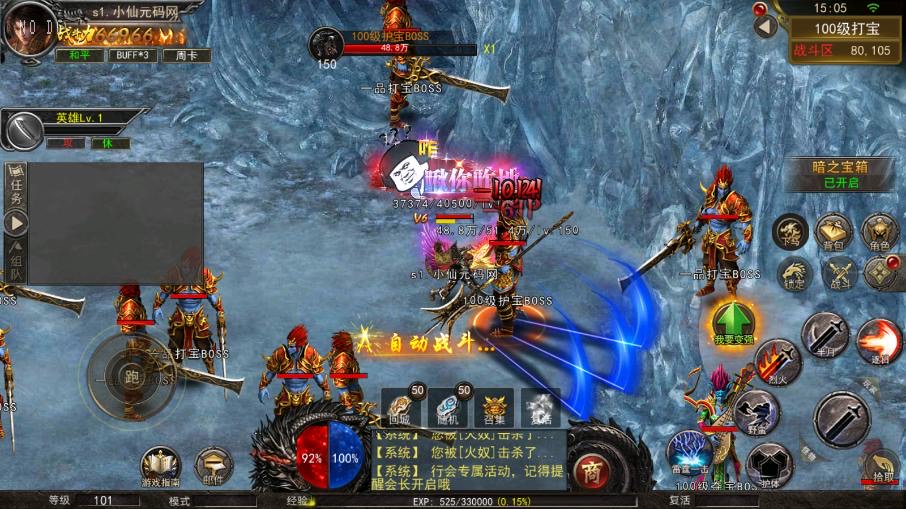Viewport: 906px width, 509px height.
Task: Open the 游戏指南 game guide
Action: coord(160,466)
